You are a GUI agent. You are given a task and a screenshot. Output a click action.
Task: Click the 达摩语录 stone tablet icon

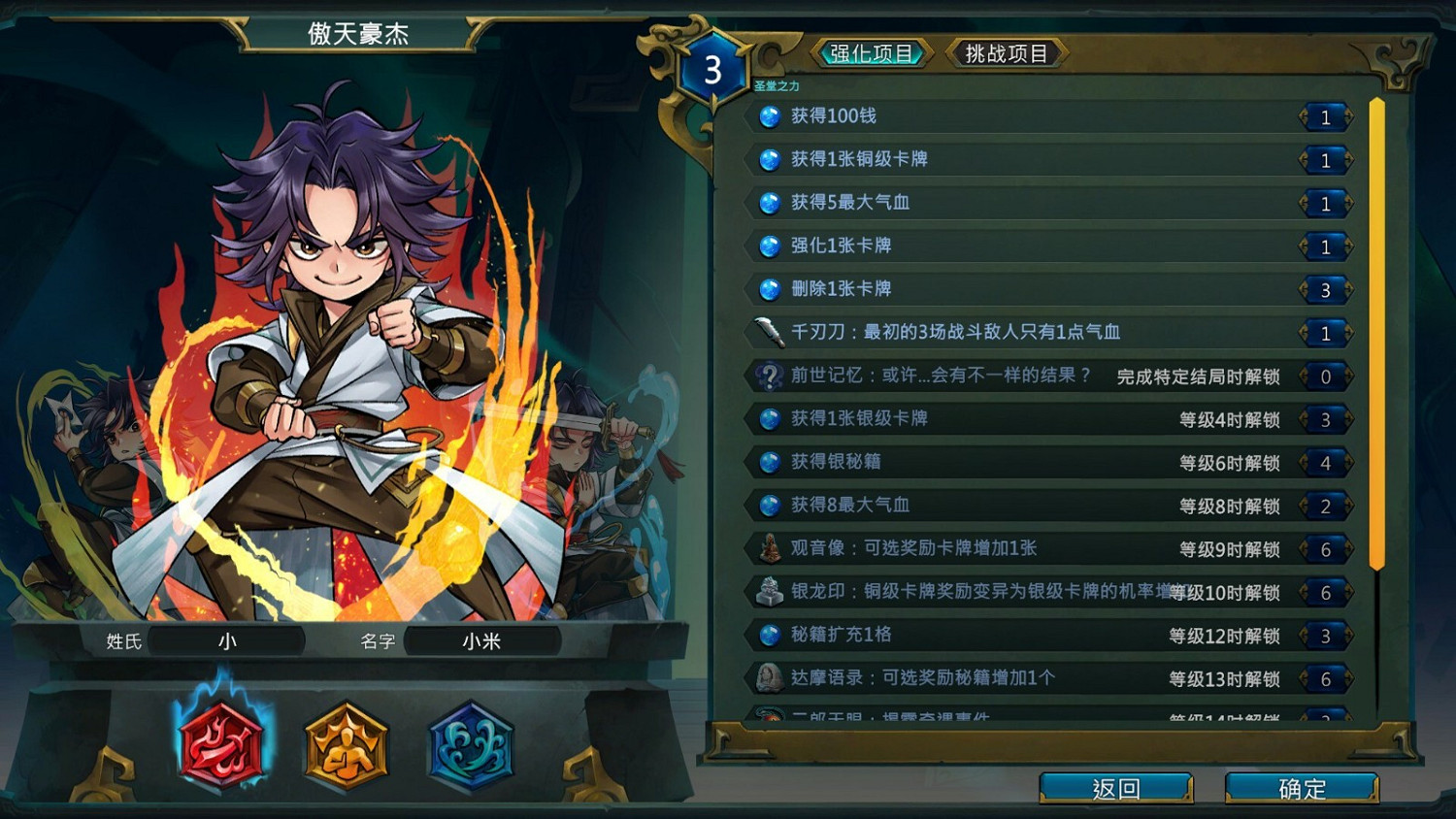tap(768, 678)
